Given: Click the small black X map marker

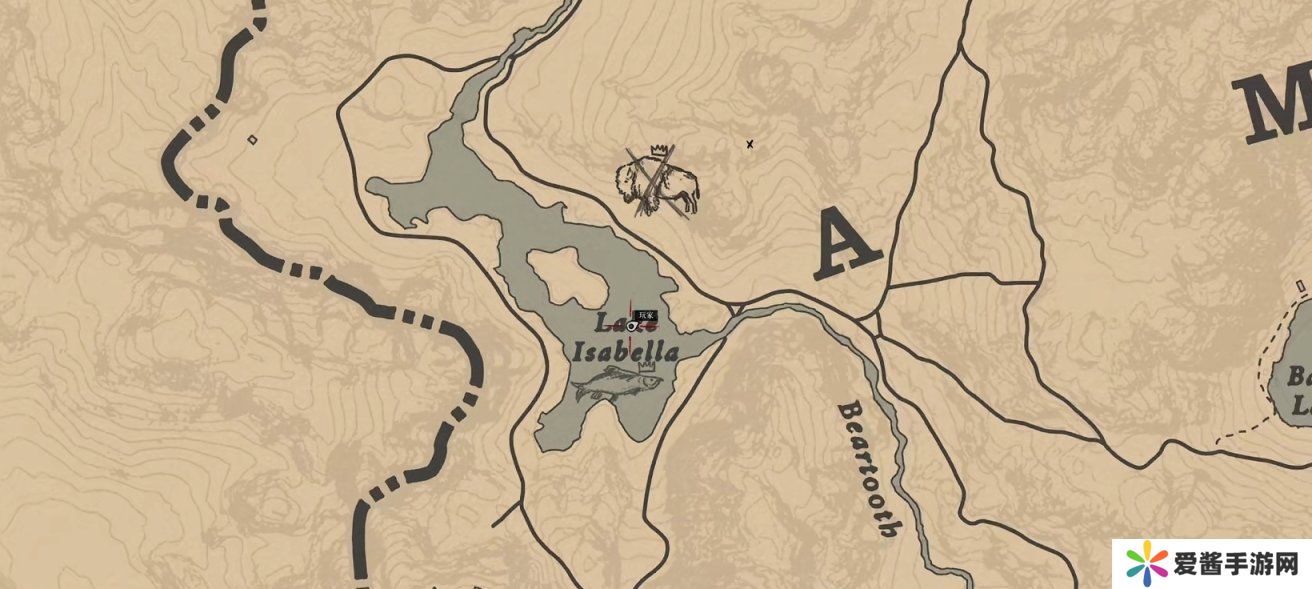Looking at the screenshot, I should (750, 145).
